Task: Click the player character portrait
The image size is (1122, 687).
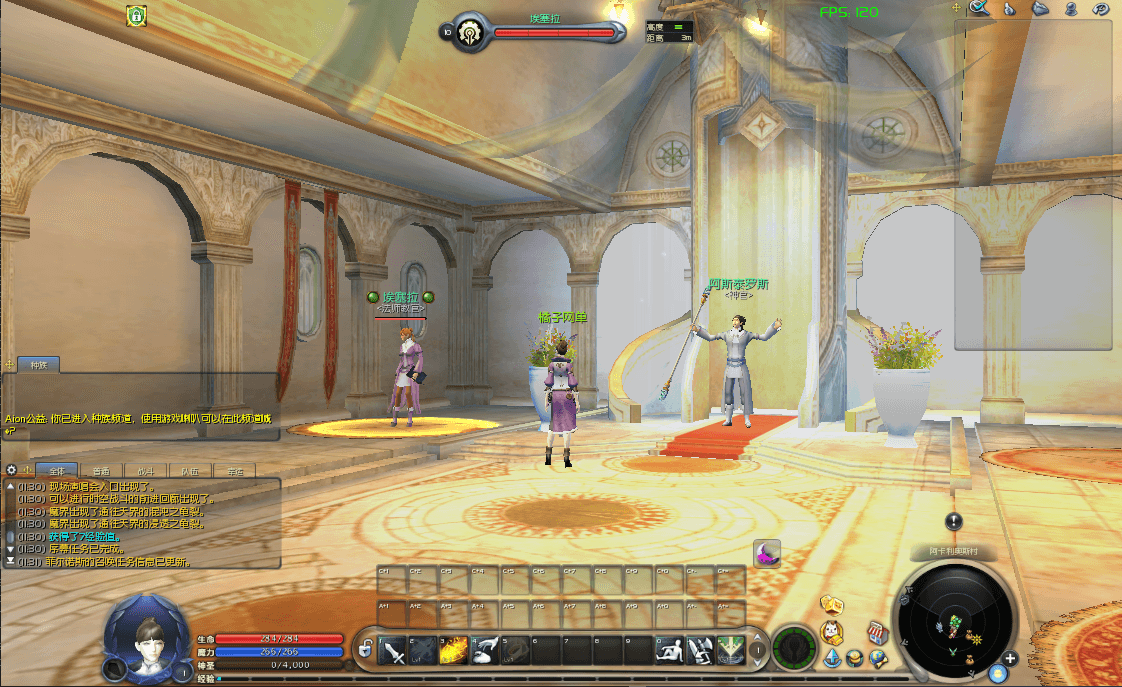Action: pyautogui.click(x=147, y=636)
